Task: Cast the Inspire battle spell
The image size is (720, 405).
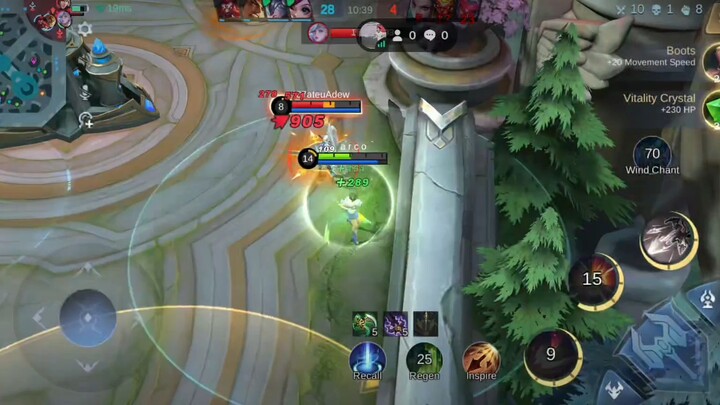Action: tap(480, 358)
